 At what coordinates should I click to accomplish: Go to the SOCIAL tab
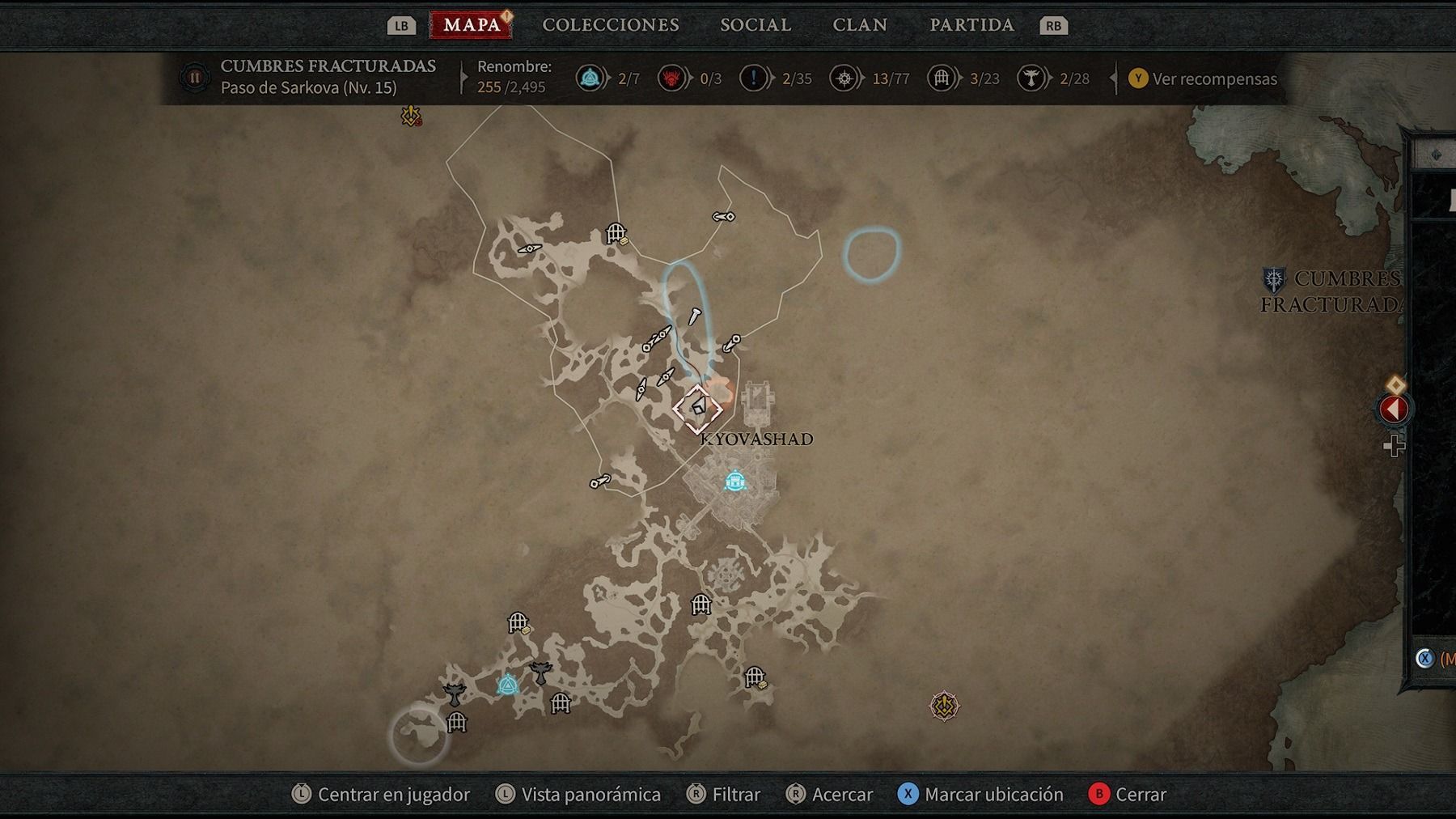pyautogui.click(x=756, y=25)
